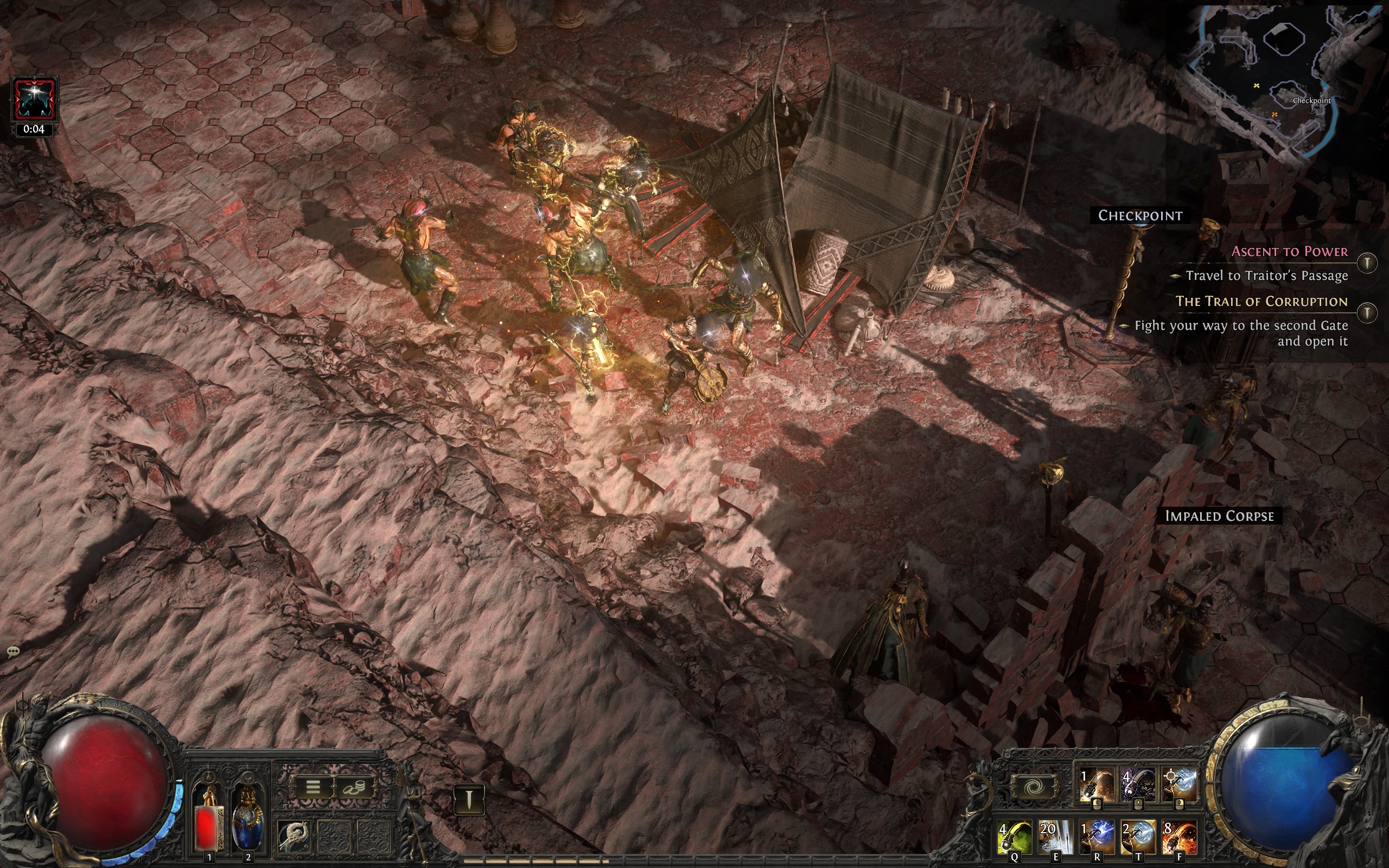Toggle The Trail of Corruption quest tracker
The height and width of the screenshot is (868, 1389).
1368,313
